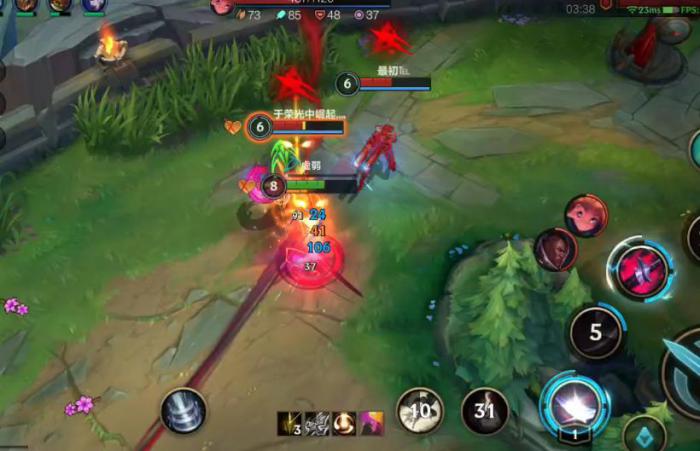Select the pink-purple buff icon
The height and width of the screenshot is (451, 700).
point(372,423)
